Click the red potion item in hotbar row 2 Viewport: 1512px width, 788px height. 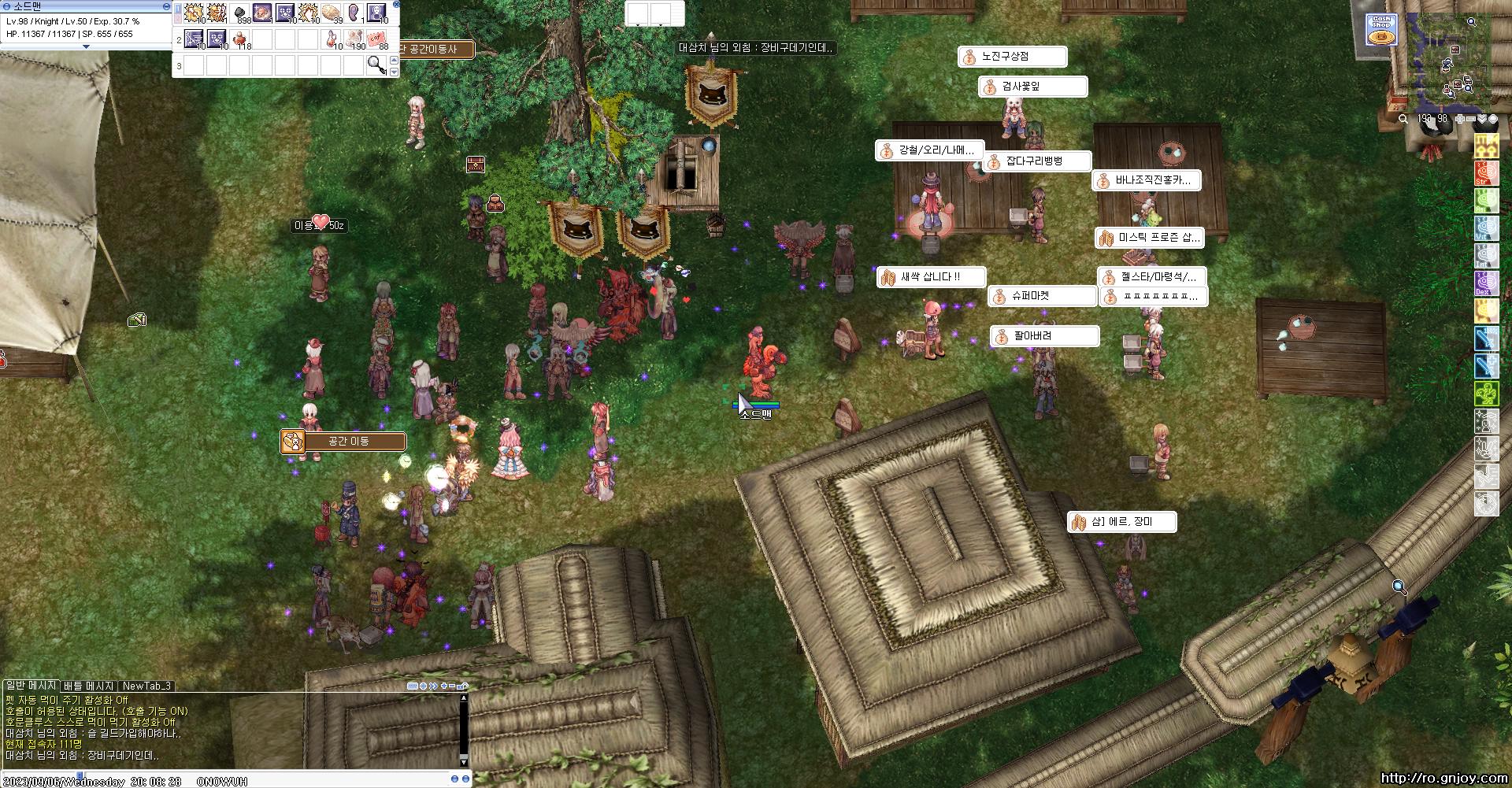pos(239,39)
